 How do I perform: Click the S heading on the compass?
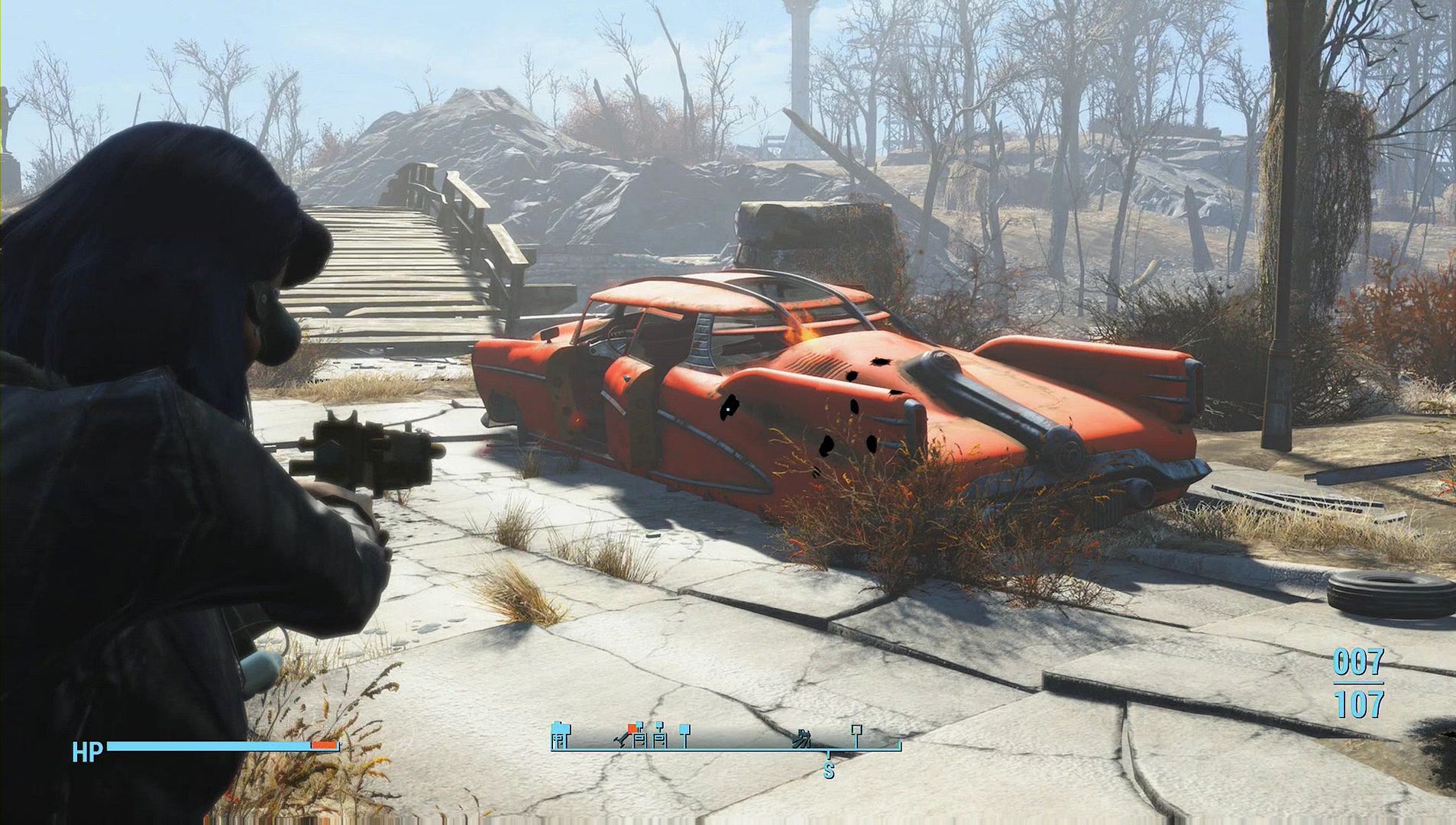click(828, 772)
